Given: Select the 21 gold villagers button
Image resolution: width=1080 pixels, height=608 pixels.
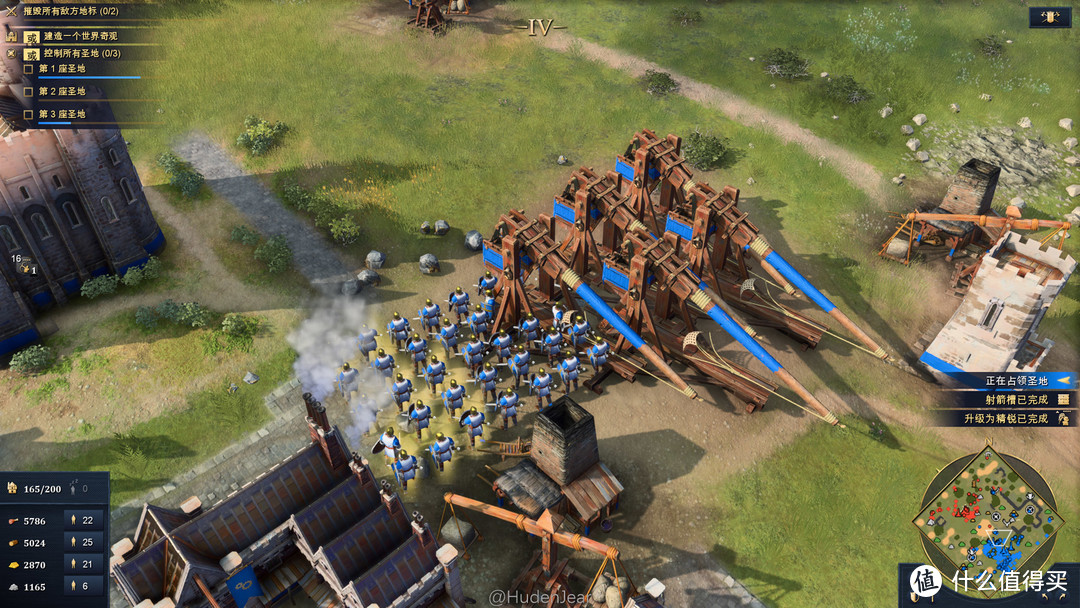Looking at the screenshot, I should [x=80, y=565].
